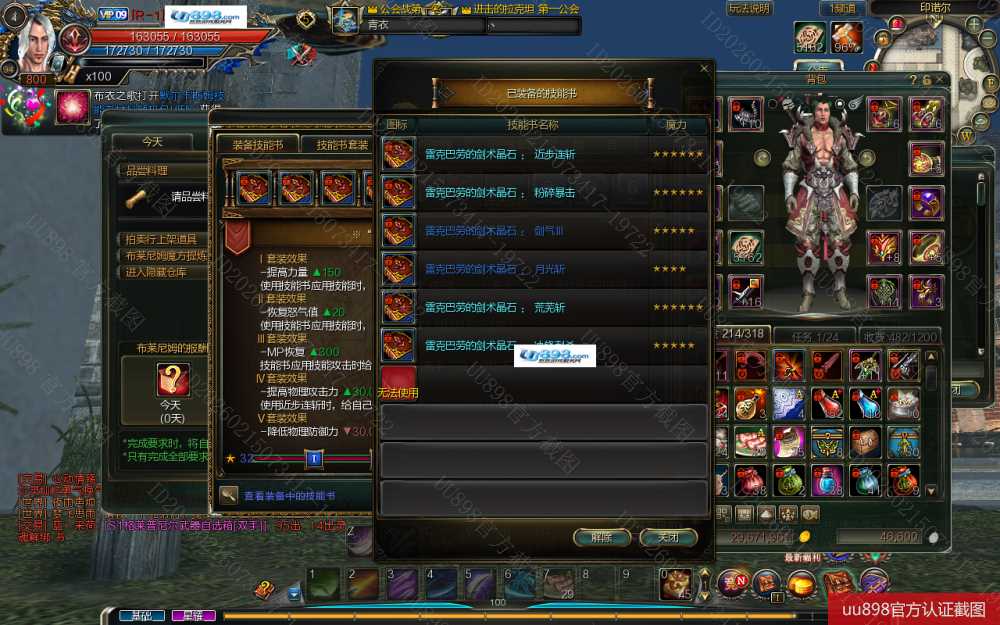
Task: Switch to the 装备技能书 tab
Action: pyautogui.click(x=257, y=144)
